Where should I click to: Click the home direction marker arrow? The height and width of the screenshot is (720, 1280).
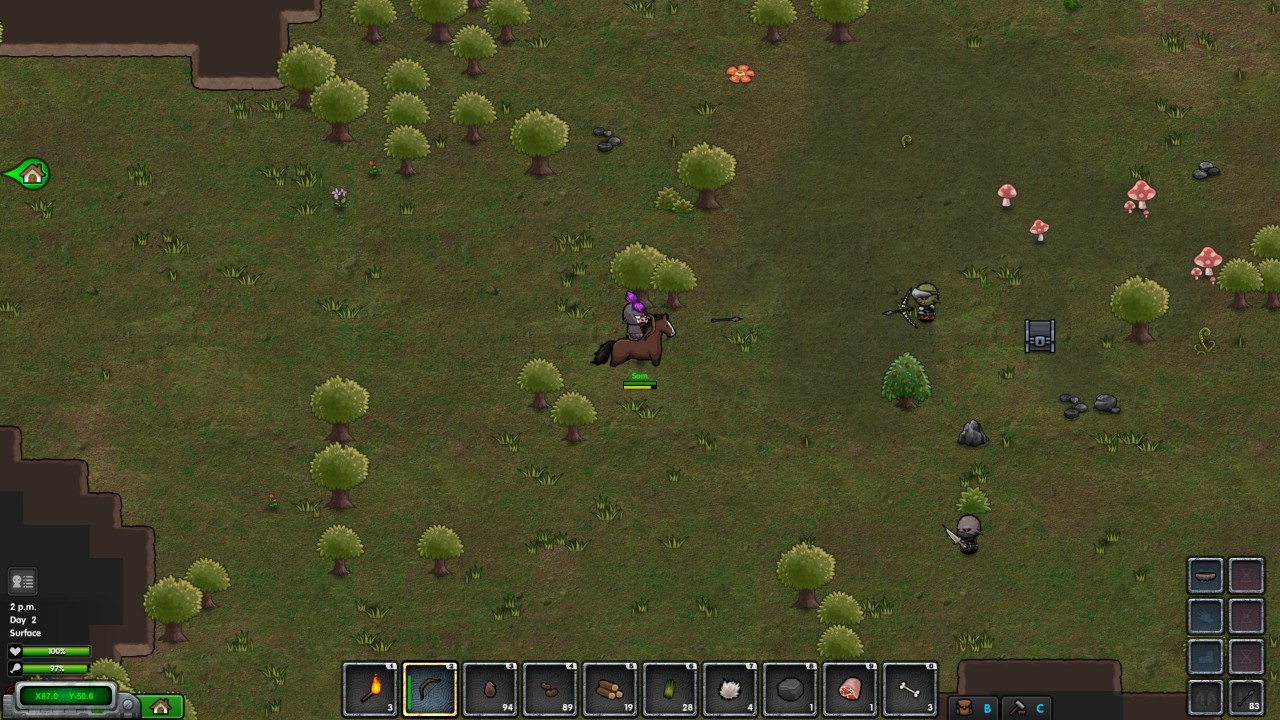click(x=28, y=174)
